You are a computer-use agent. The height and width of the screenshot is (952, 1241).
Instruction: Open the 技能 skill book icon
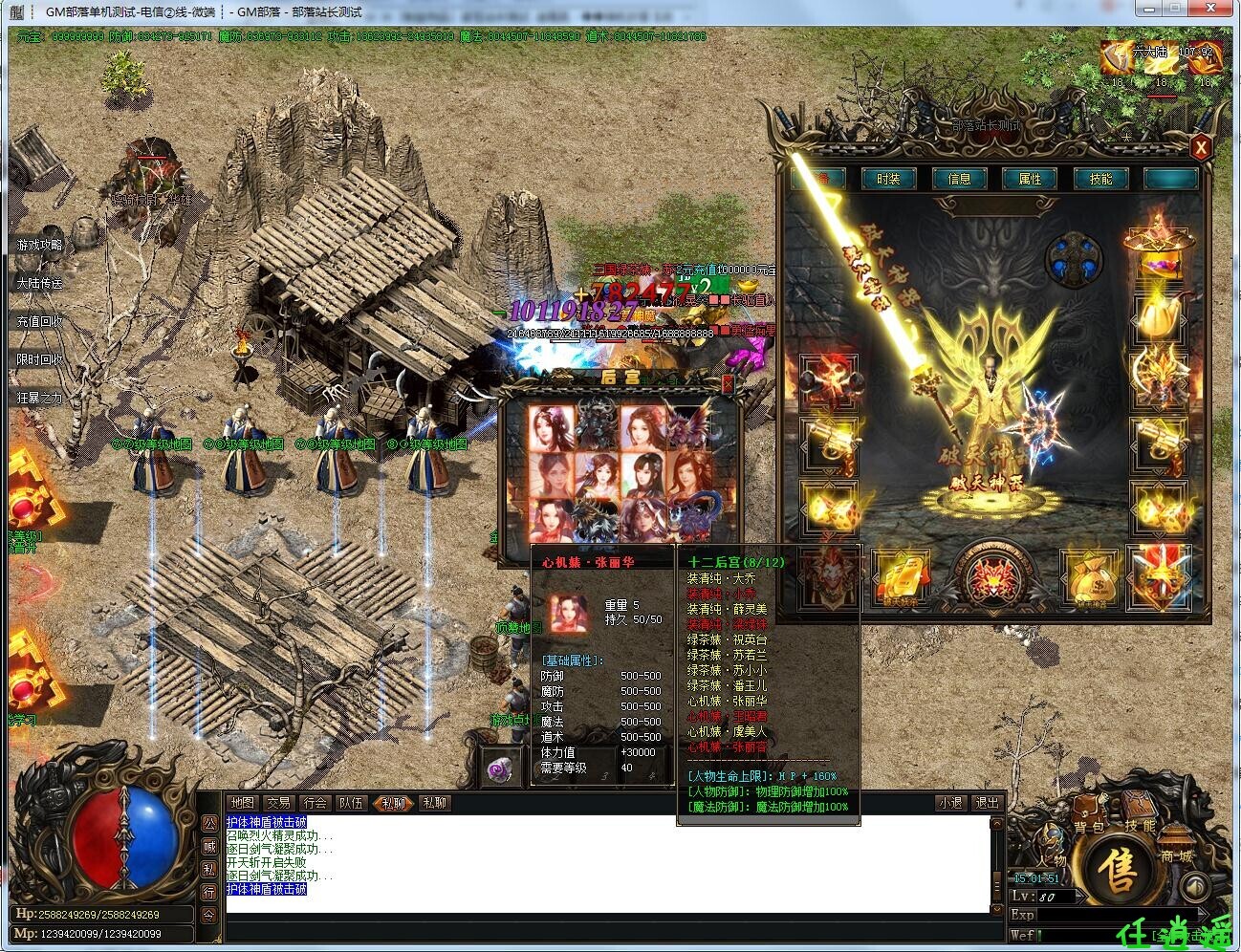(1138, 814)
